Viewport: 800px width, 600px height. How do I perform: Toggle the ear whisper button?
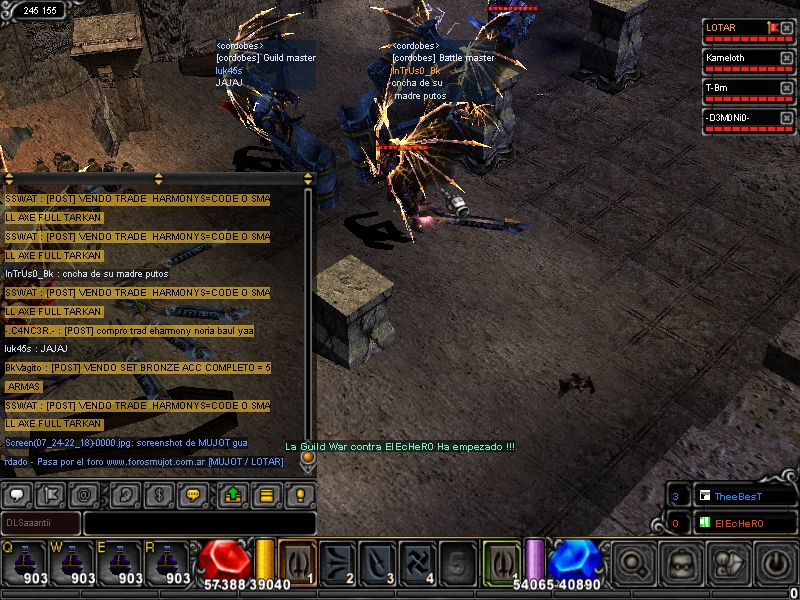(x=125, y=494)
